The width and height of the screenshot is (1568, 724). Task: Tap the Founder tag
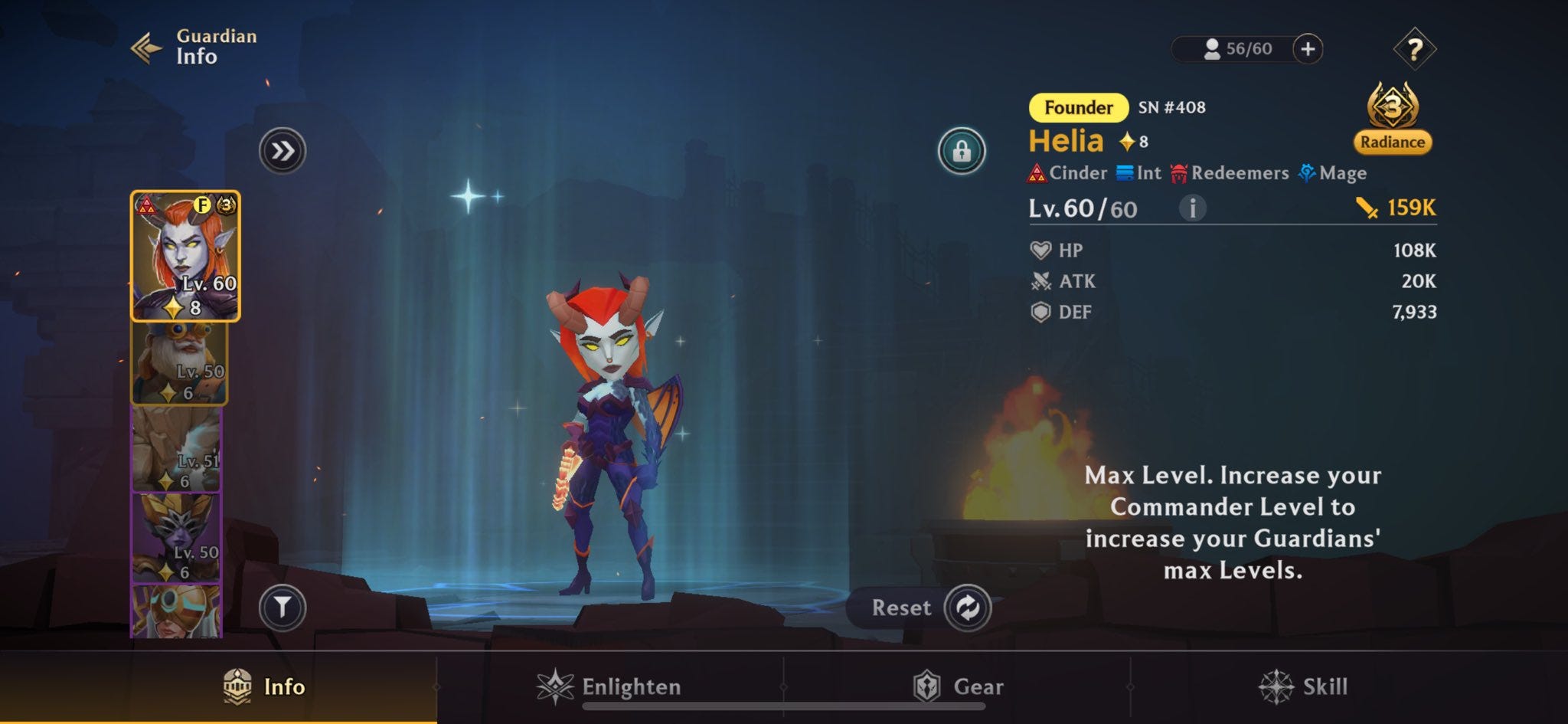tap(1078, 107)
